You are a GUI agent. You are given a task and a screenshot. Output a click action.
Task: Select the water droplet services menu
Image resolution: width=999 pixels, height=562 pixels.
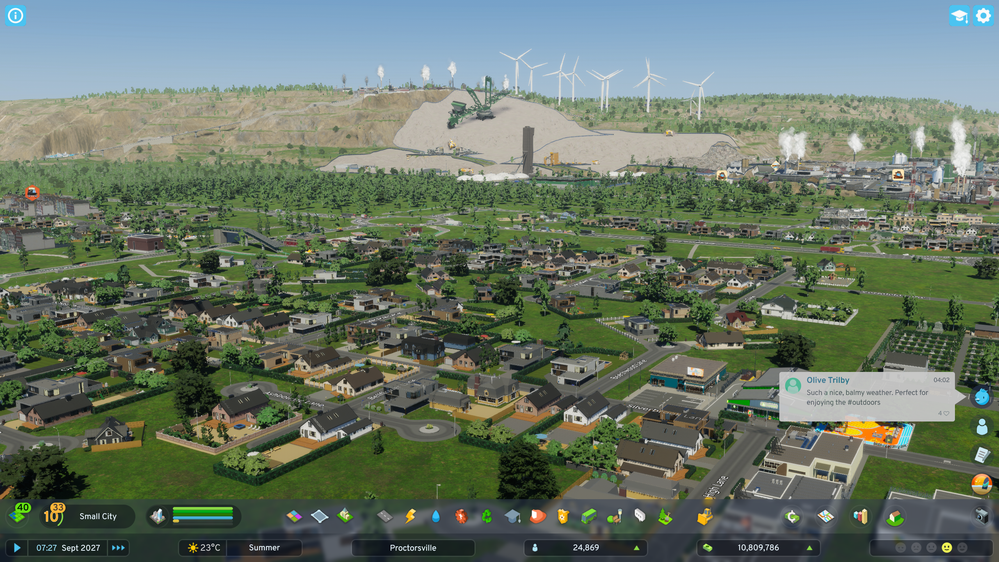[436, 516]
